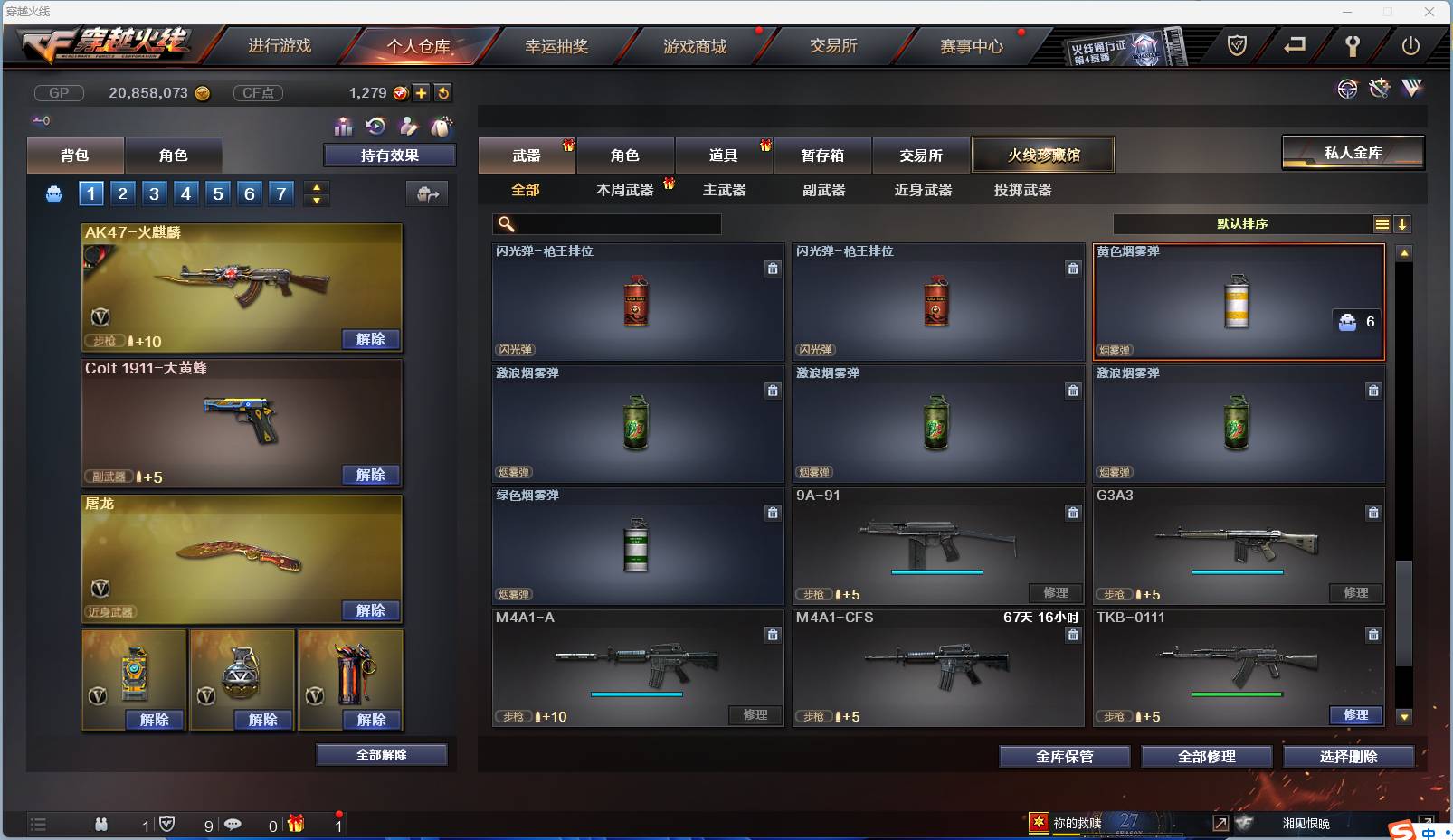
Task: Select backpack page number 3
Action: (x=154, y=193)
